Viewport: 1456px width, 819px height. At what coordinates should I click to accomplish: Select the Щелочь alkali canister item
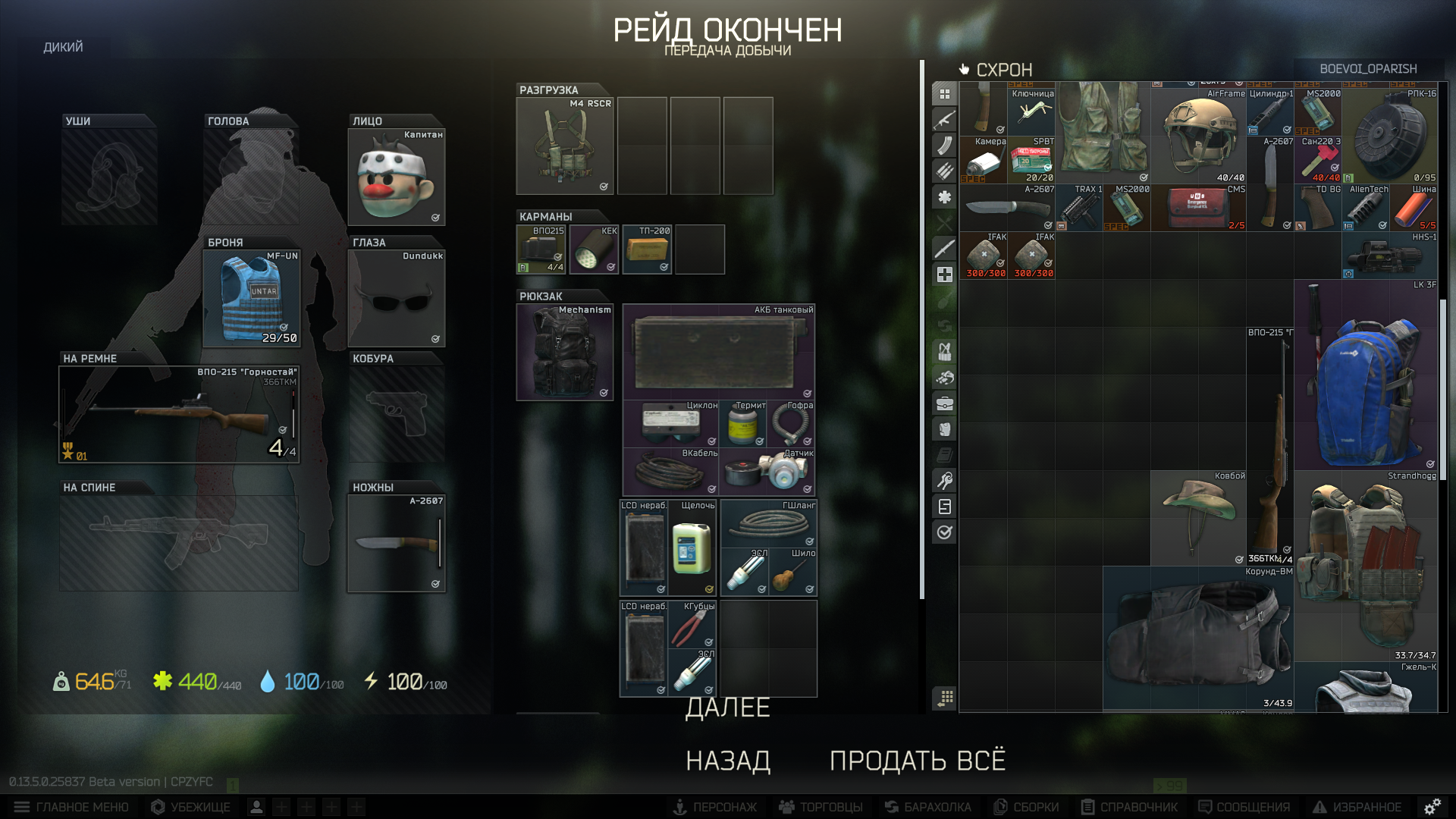(692, 548)
